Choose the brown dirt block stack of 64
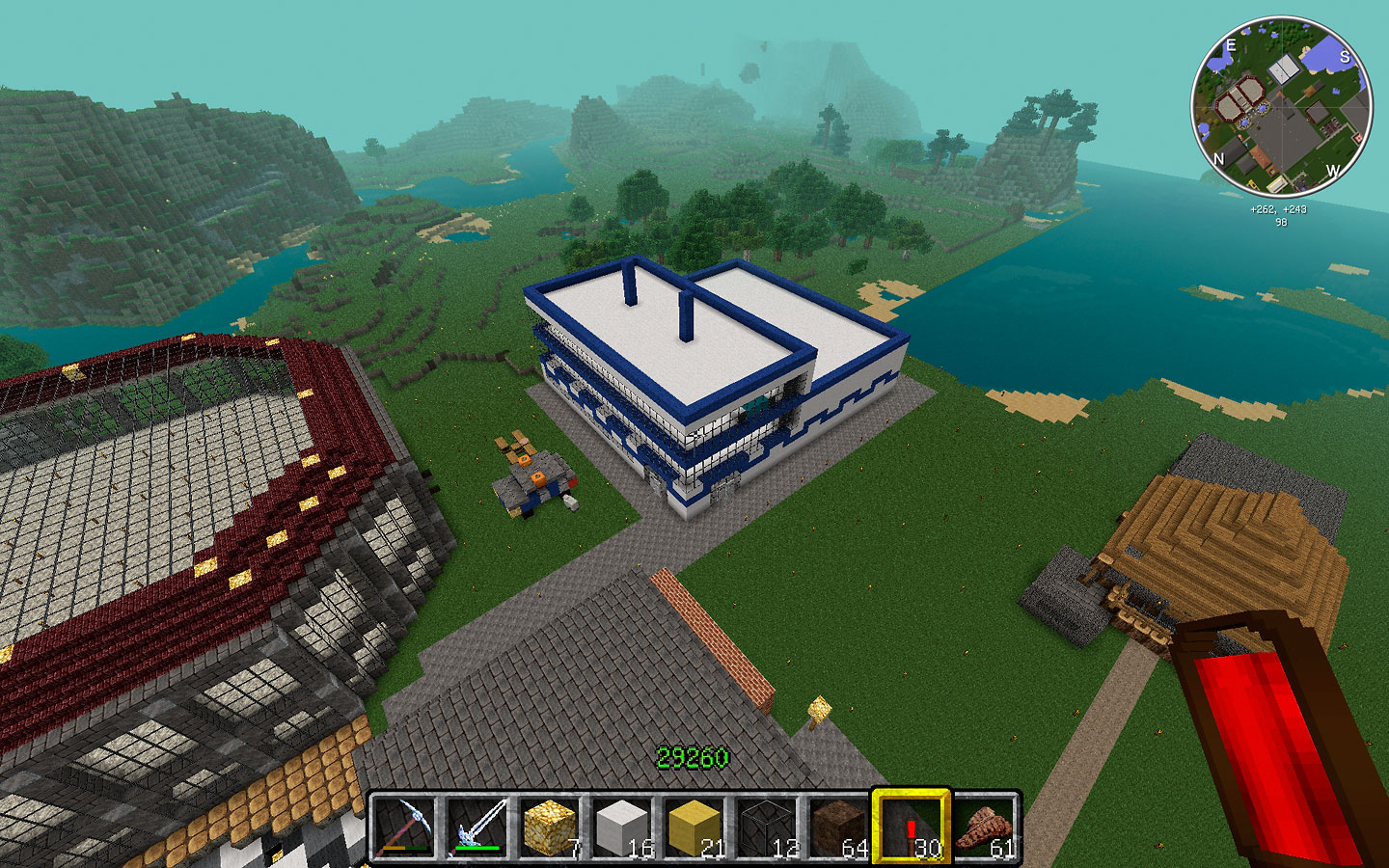The image size is (1389, 868). [839, 827]
